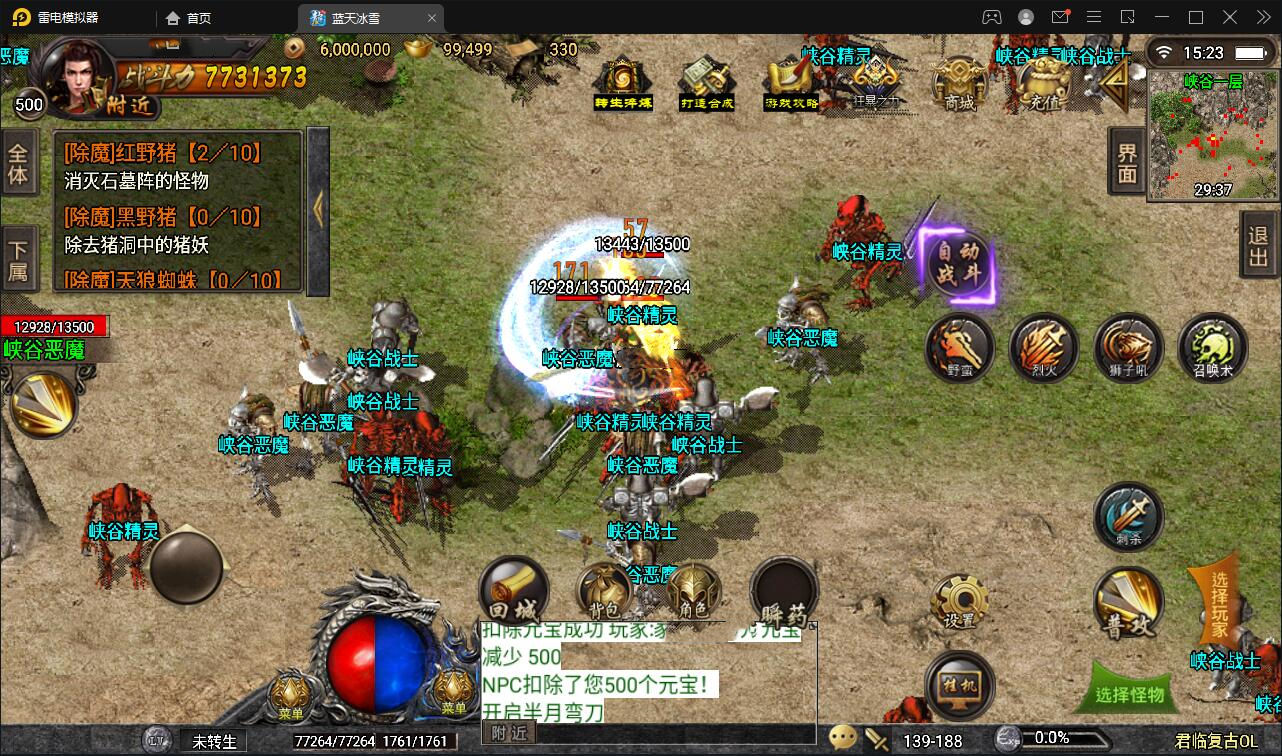1282x756 pixels.
Task: Open the 转生洗炼 feature icon
Action: coord(622,80)
